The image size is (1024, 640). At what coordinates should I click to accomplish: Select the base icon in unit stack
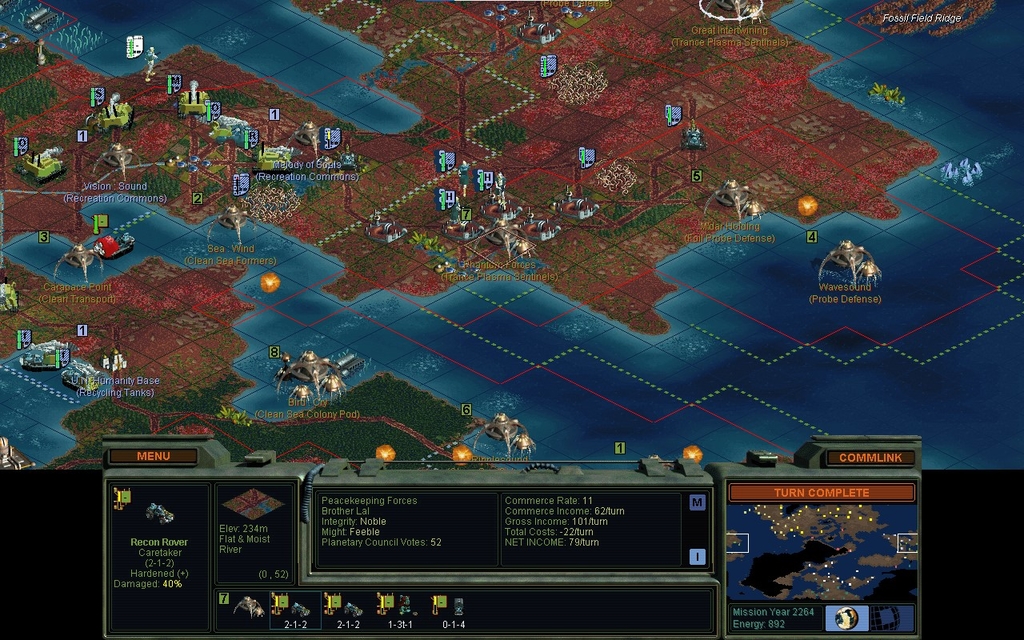248,607
